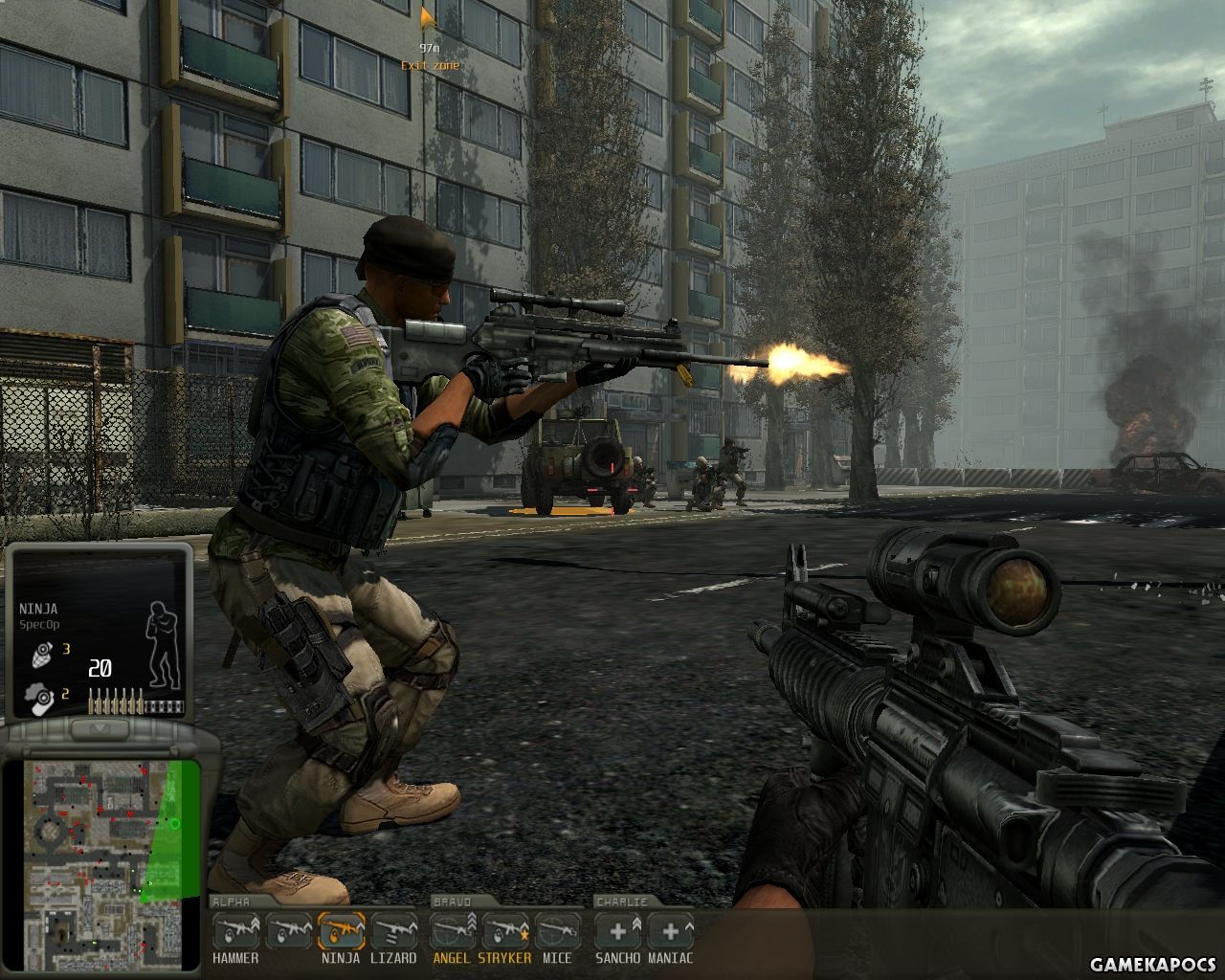1225x980 pixels.
Task: Switch to sniper Angel
Action: [453, 931]
